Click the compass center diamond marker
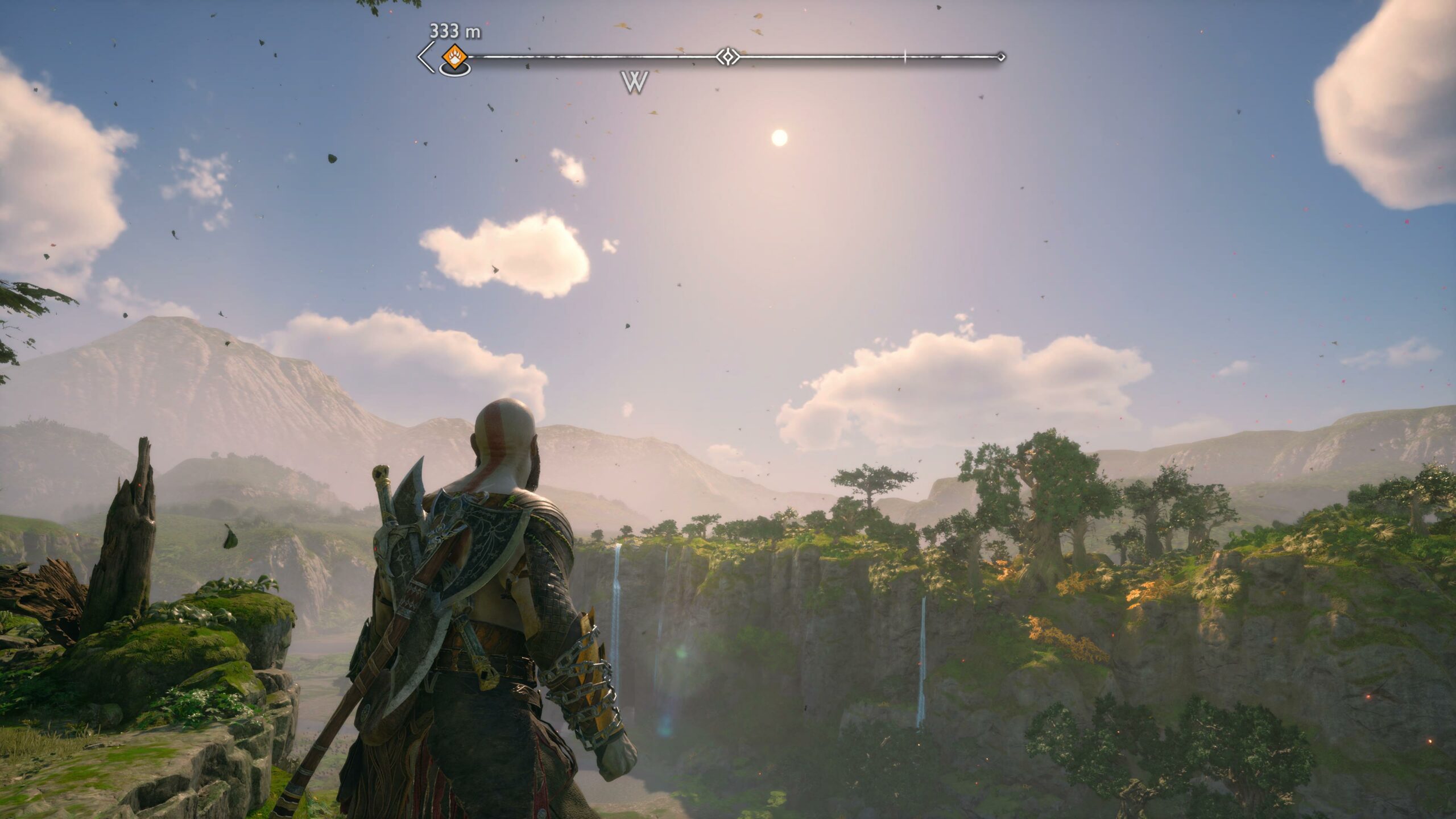This screenshot has width=1456, height=819. 727,57
